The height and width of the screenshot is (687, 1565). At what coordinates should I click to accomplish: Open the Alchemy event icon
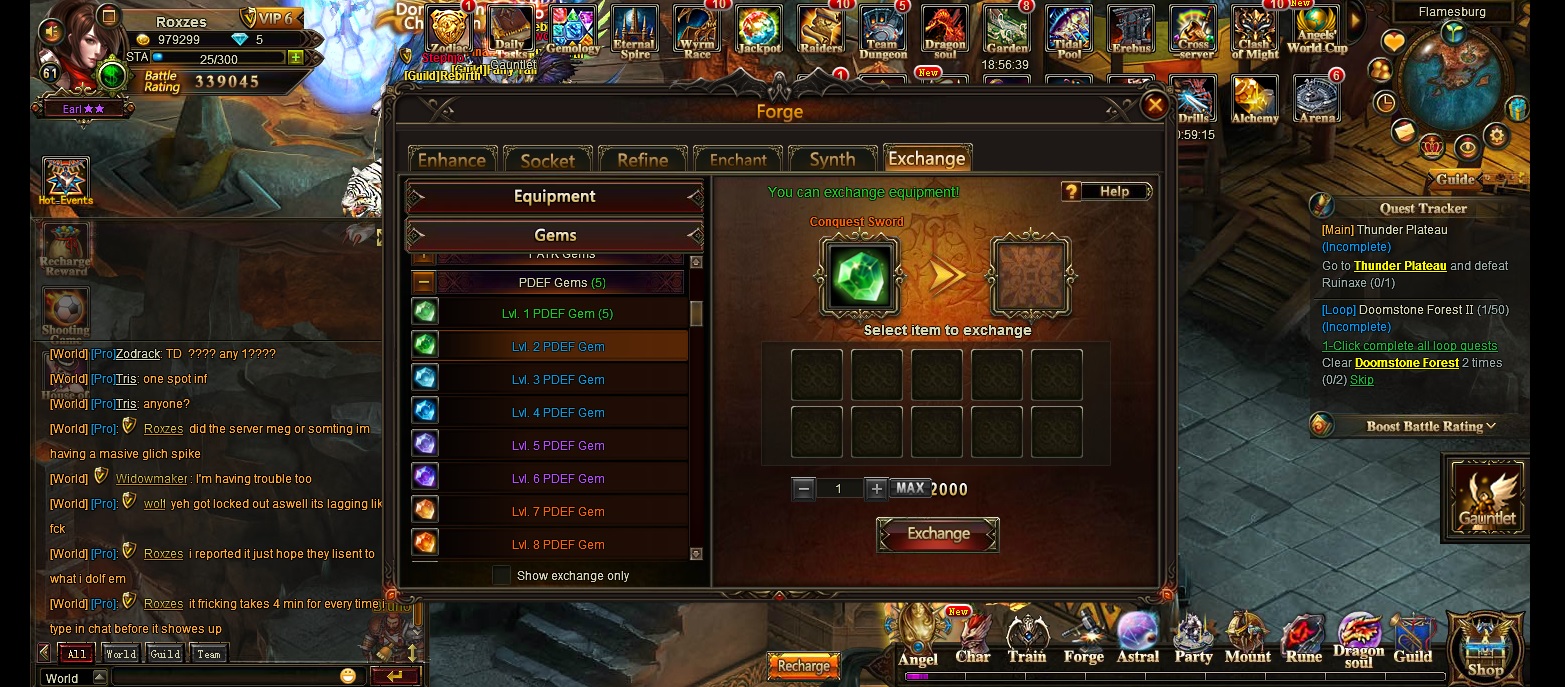pyautogui.click(x=1254, y=101)
